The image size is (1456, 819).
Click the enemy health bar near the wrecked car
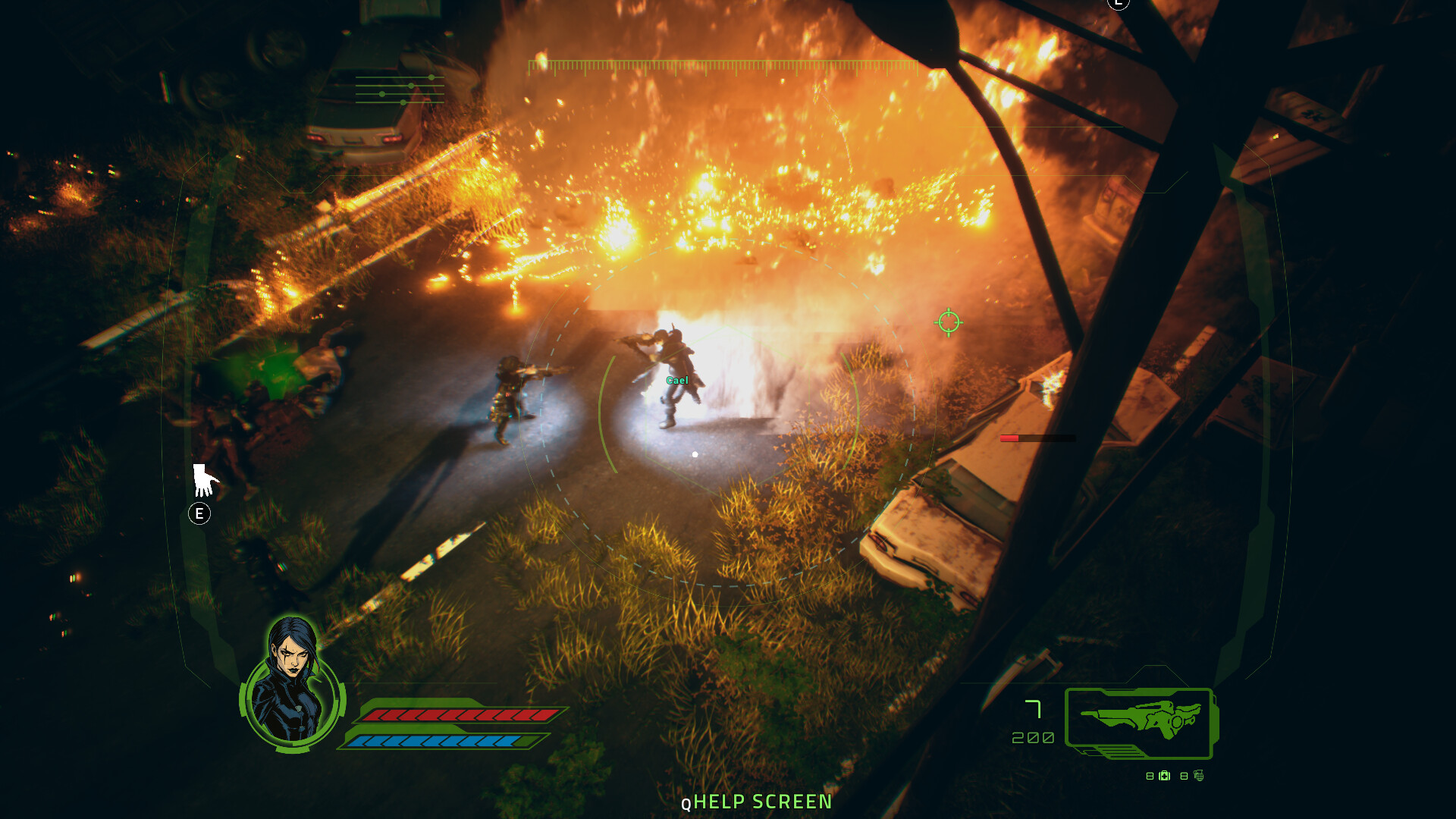click(1037, 438)
